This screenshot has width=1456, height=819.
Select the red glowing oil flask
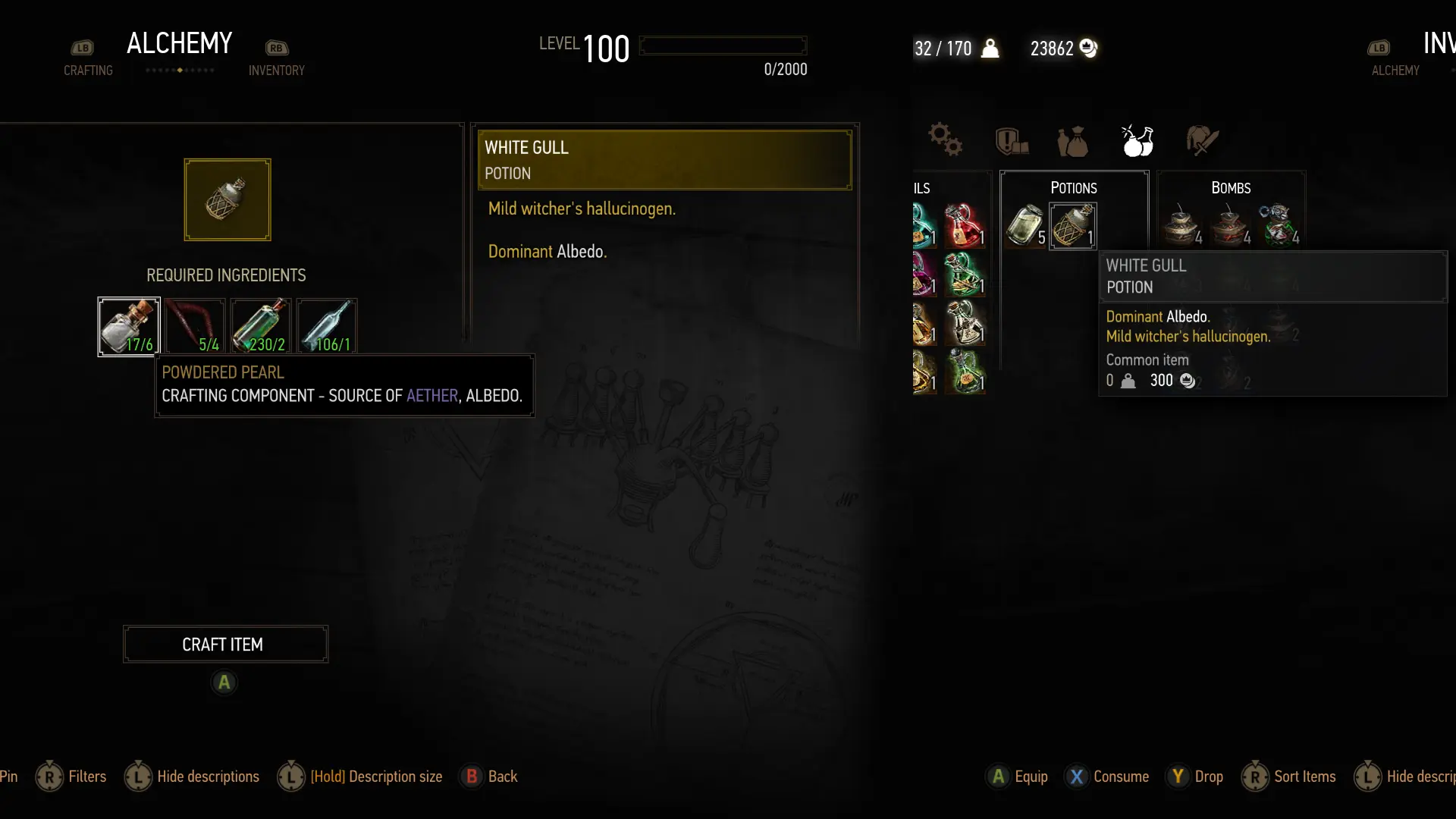964,225
